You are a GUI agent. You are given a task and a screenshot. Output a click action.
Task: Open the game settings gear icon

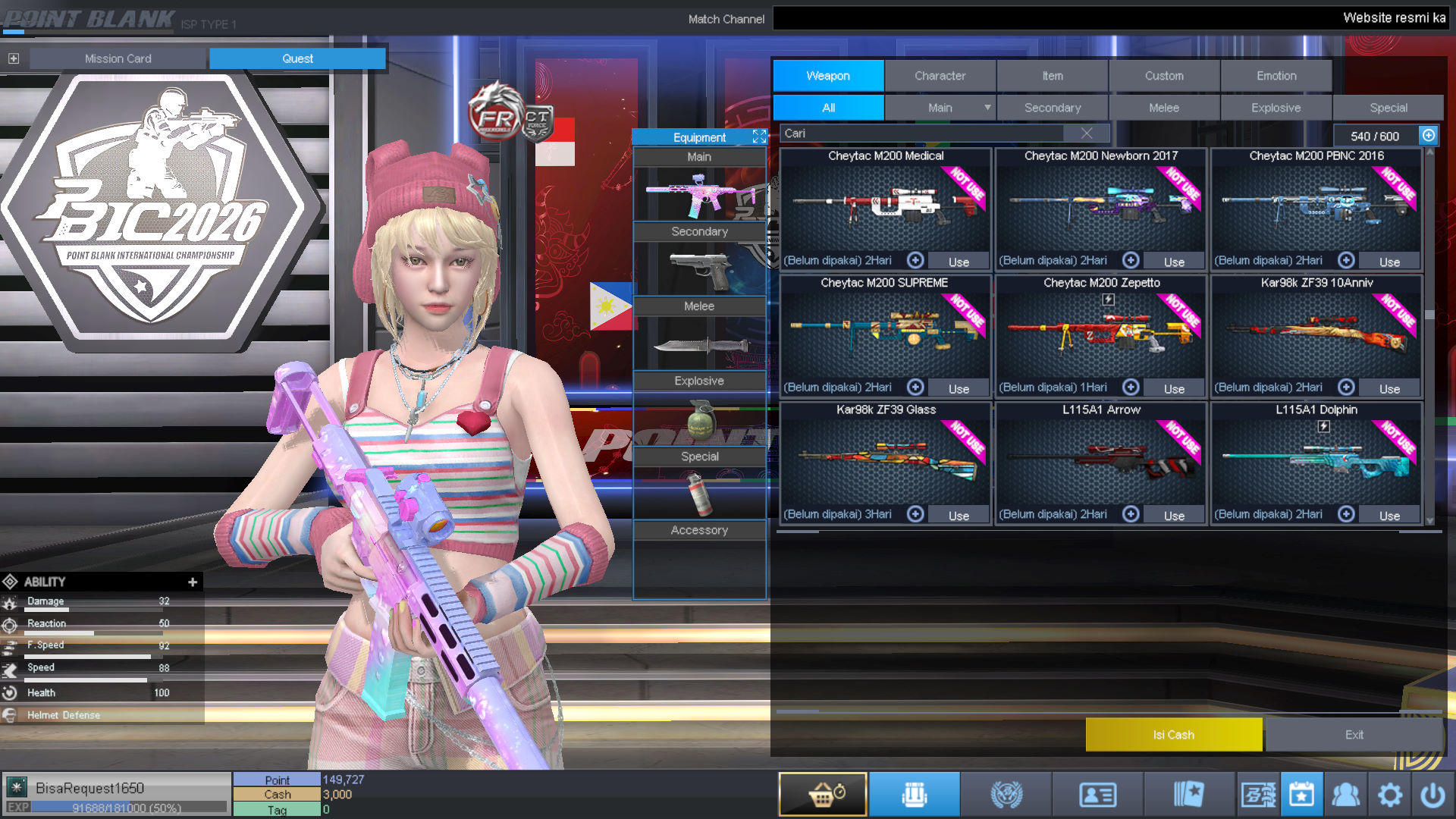pyautogui.click(x=1390, y=793)
